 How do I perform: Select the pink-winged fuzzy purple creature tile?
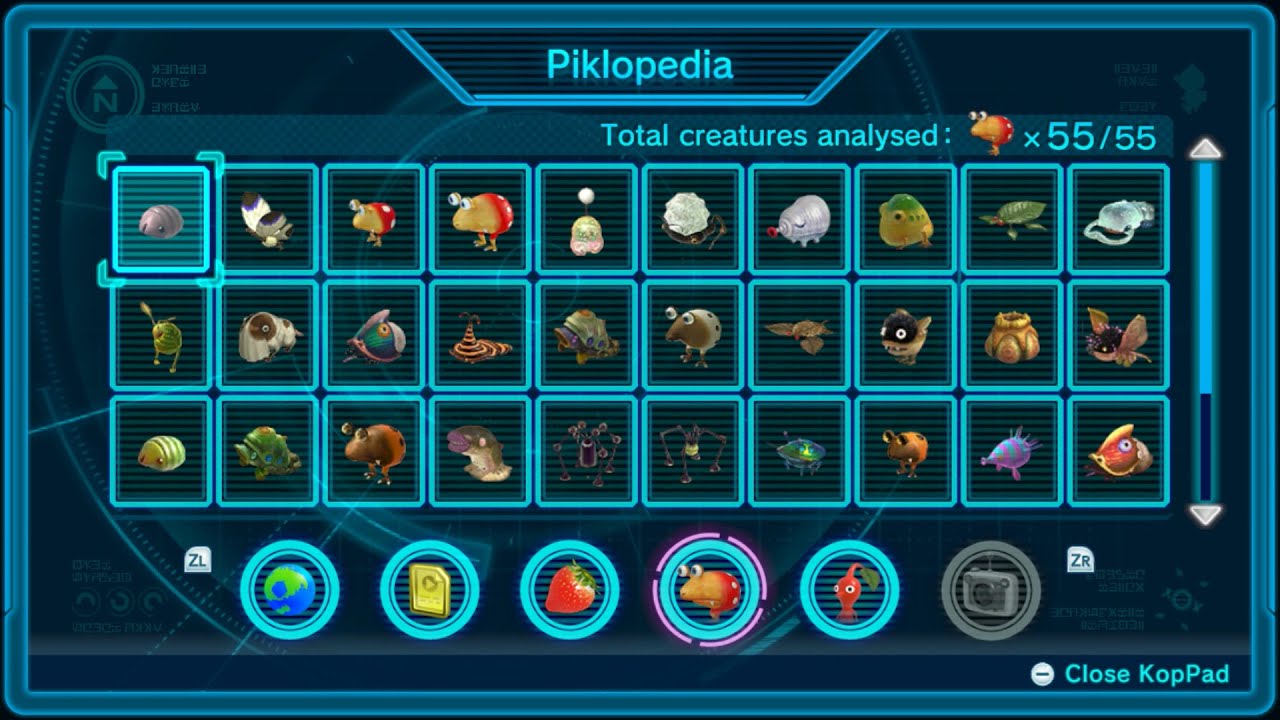pos(1118,336)
